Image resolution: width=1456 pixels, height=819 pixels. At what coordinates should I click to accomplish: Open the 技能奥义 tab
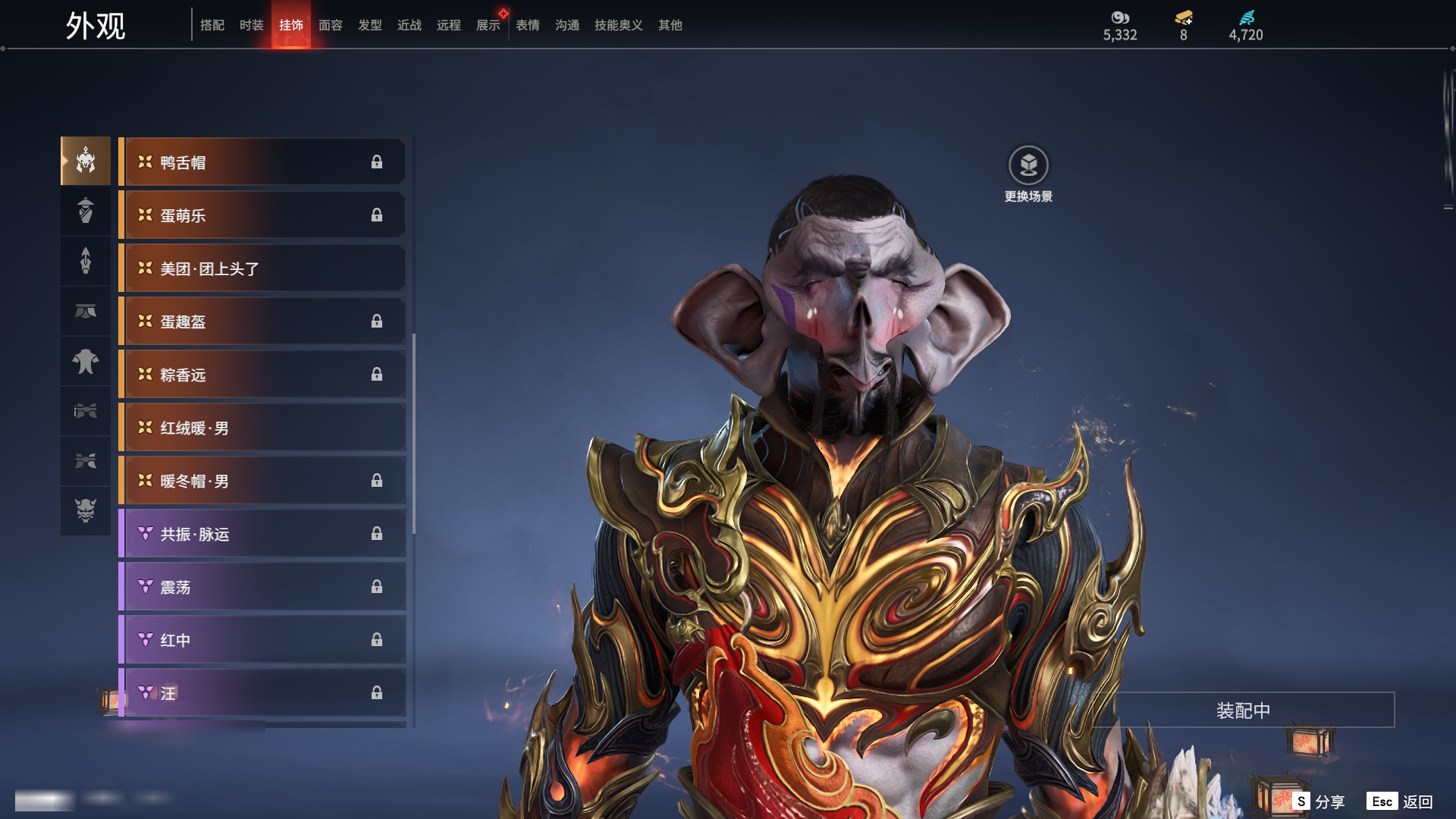(x=619, y=25)
